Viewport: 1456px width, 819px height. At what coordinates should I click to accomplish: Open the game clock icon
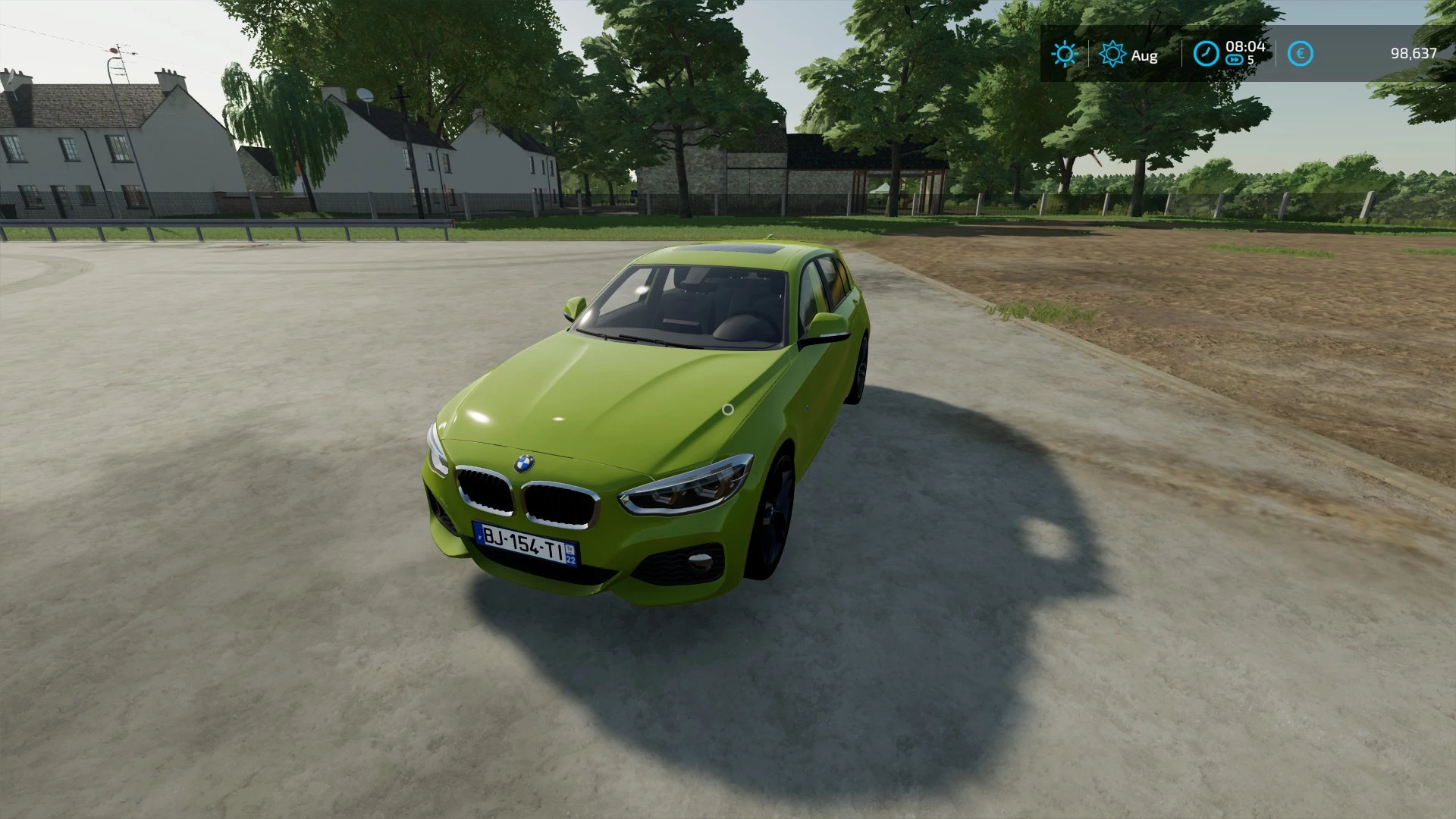pyautogui.click(x=1206, y=54)
